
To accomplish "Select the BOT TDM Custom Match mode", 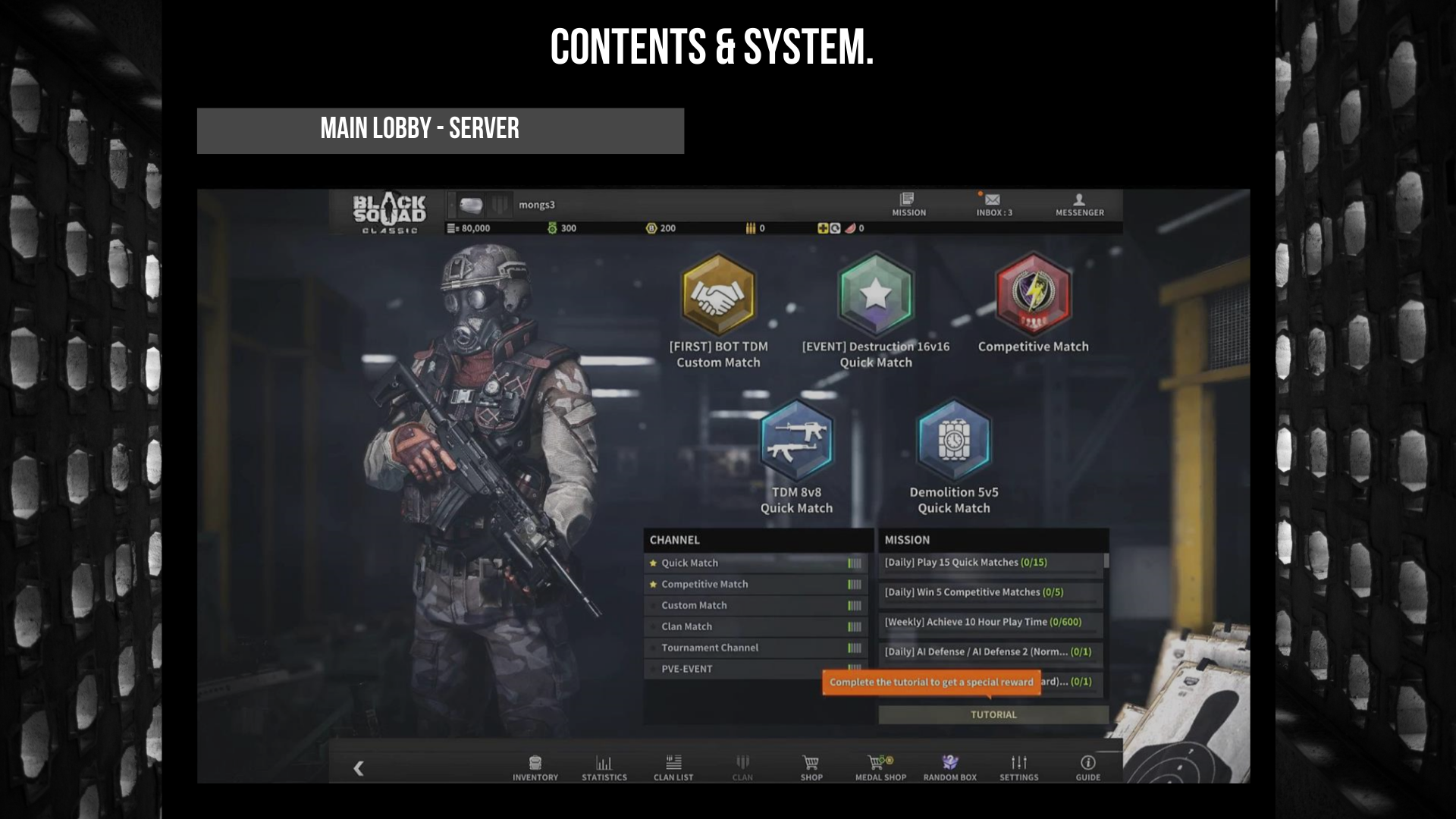I will coord(718,295).
